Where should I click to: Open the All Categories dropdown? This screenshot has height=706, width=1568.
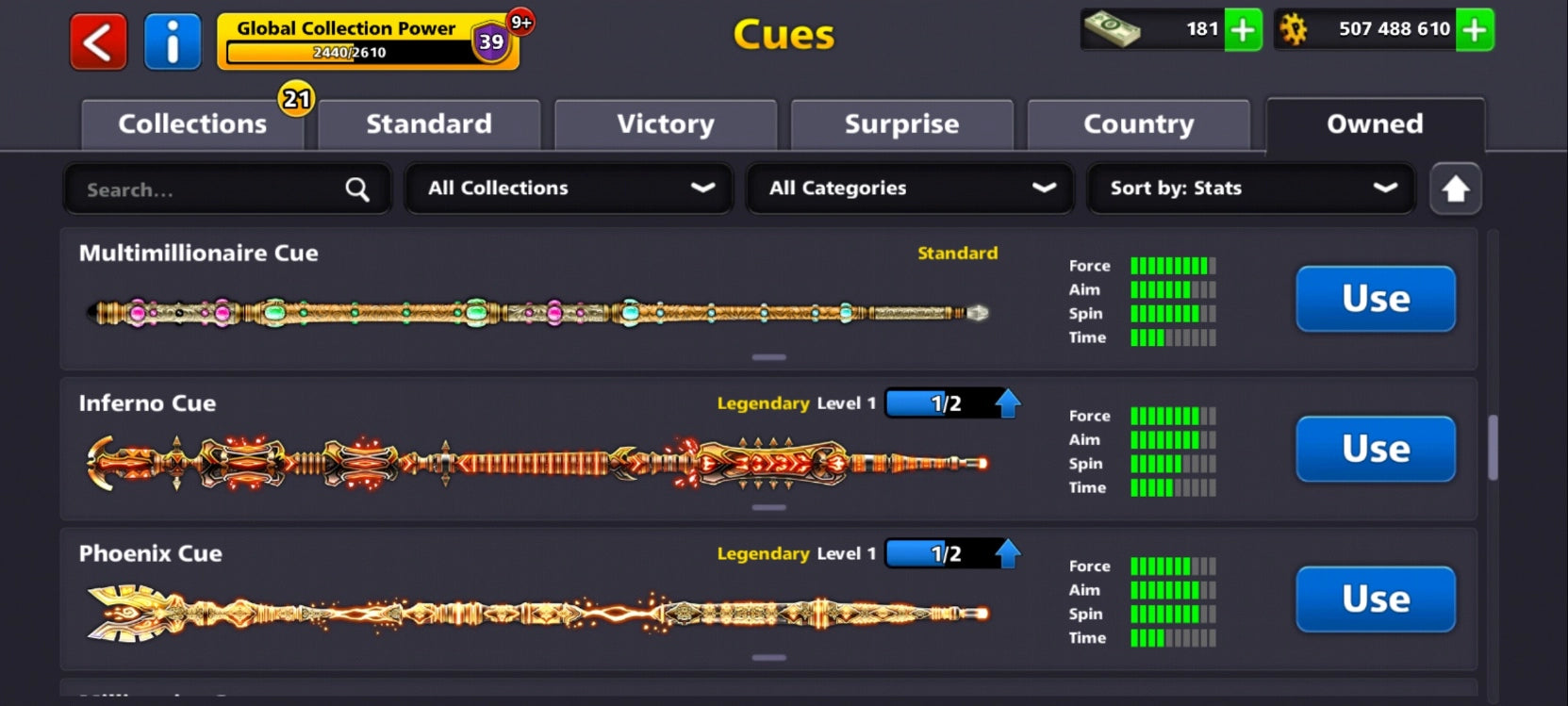(908, 189)
